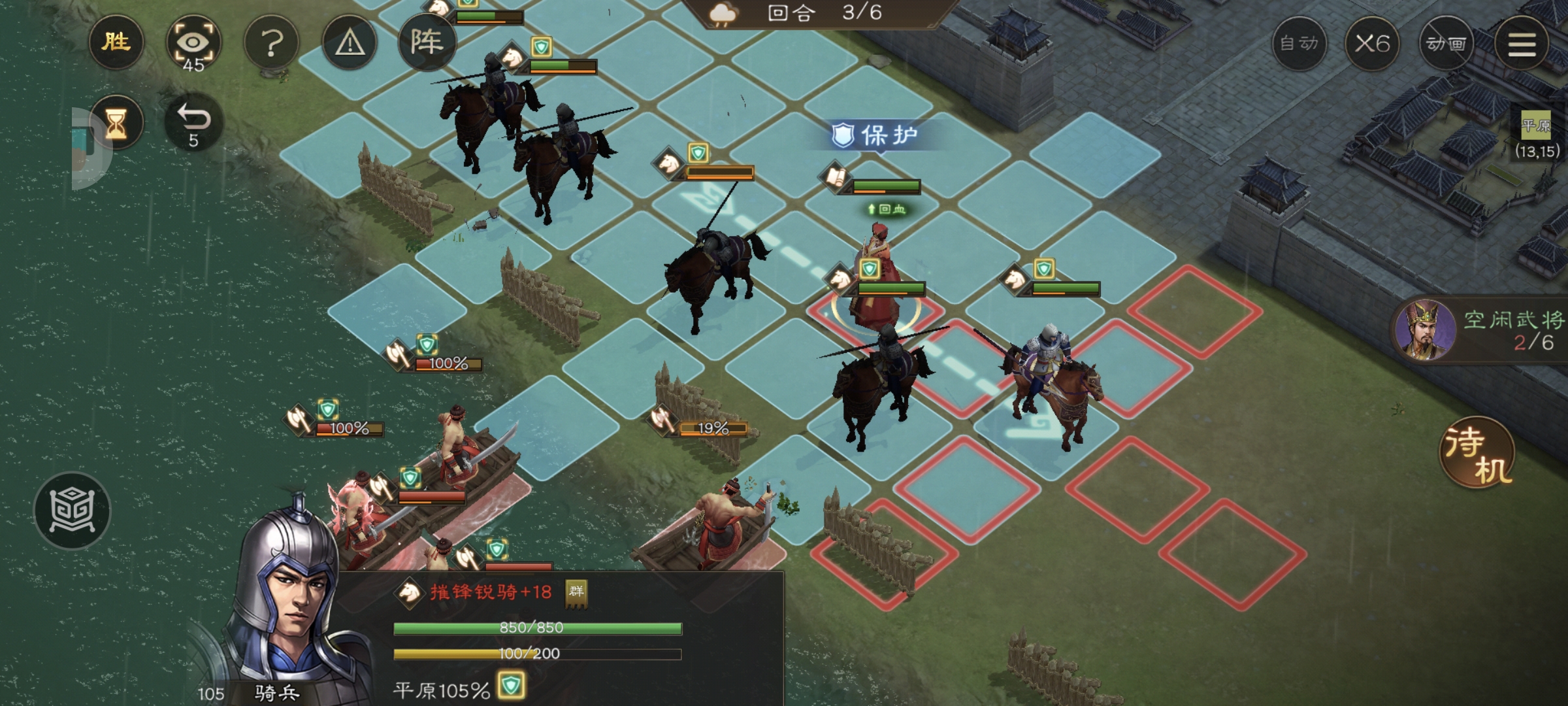The width and height of the screenshot is (1568, 706).
Task: Open the hamburger main menu
Action: point(1521,44)
